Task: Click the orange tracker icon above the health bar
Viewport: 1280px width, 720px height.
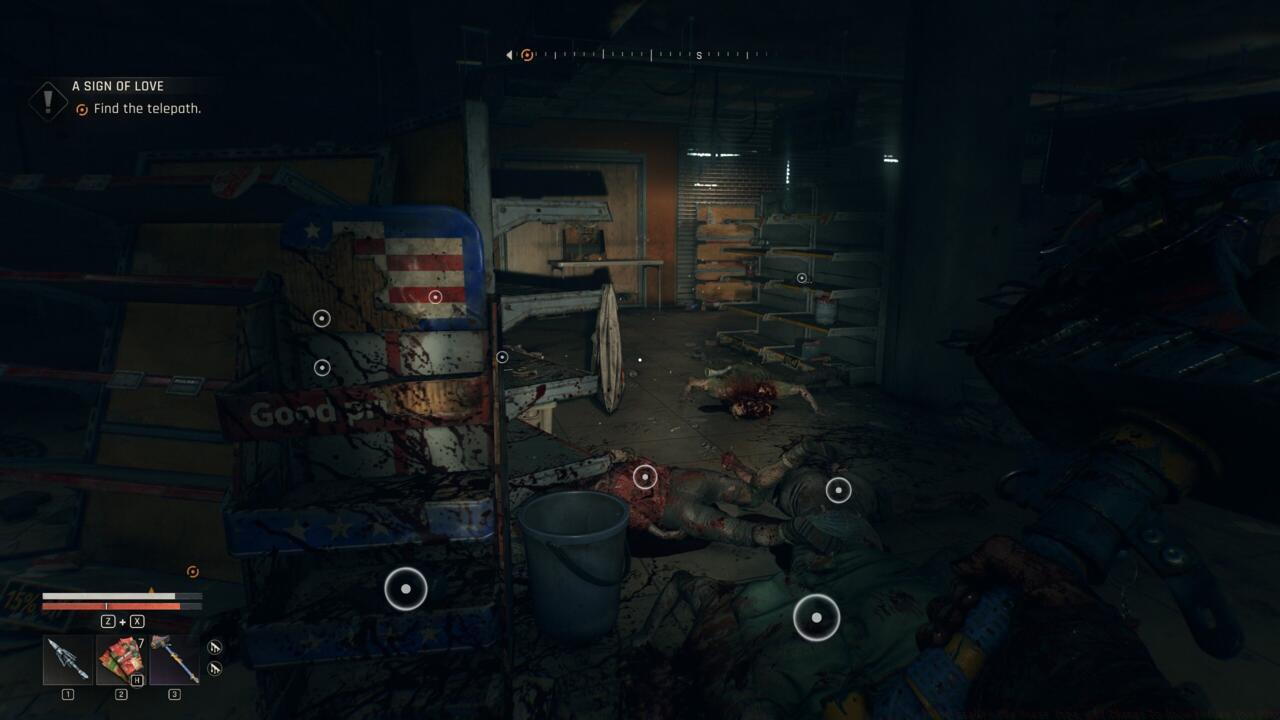Action: 190,572
